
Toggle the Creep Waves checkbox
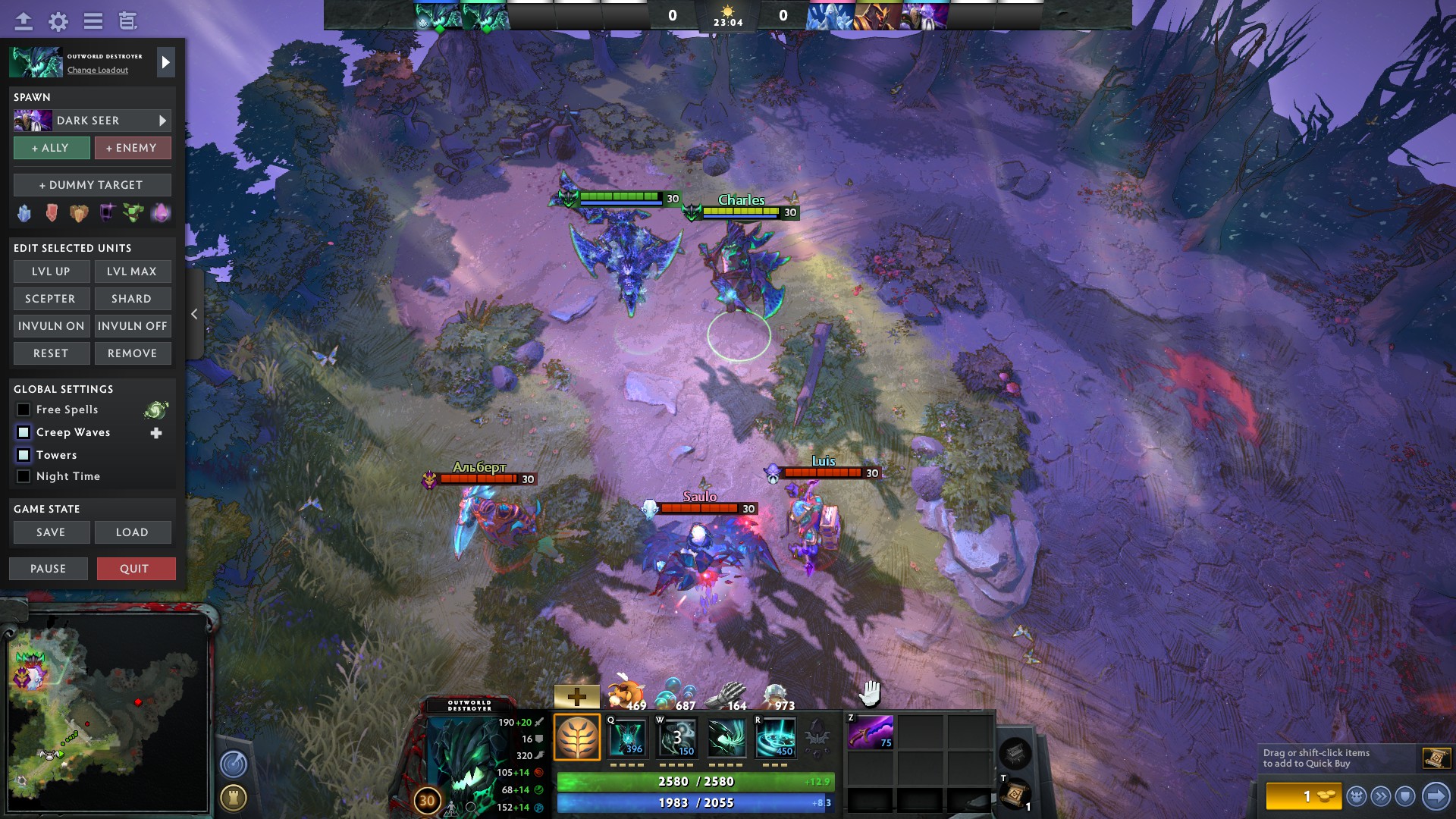(x=22, y=432)
